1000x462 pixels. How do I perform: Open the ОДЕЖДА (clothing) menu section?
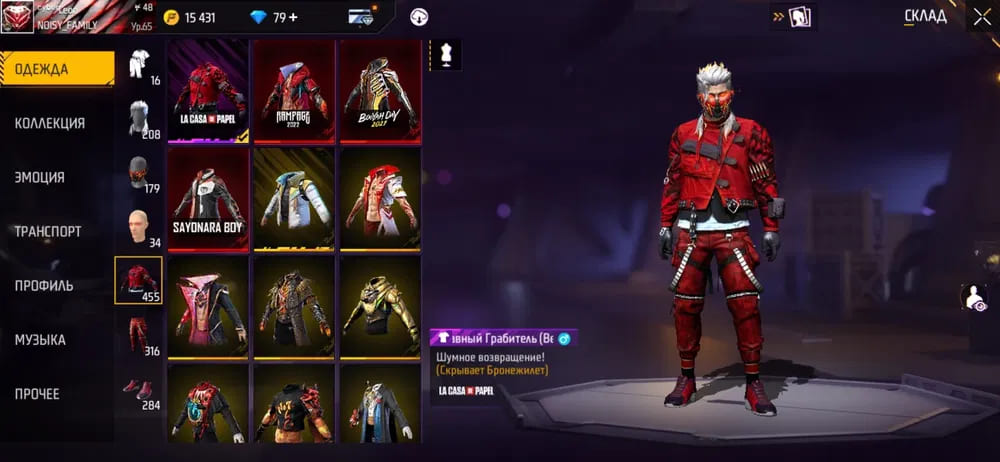coord(55,69)
